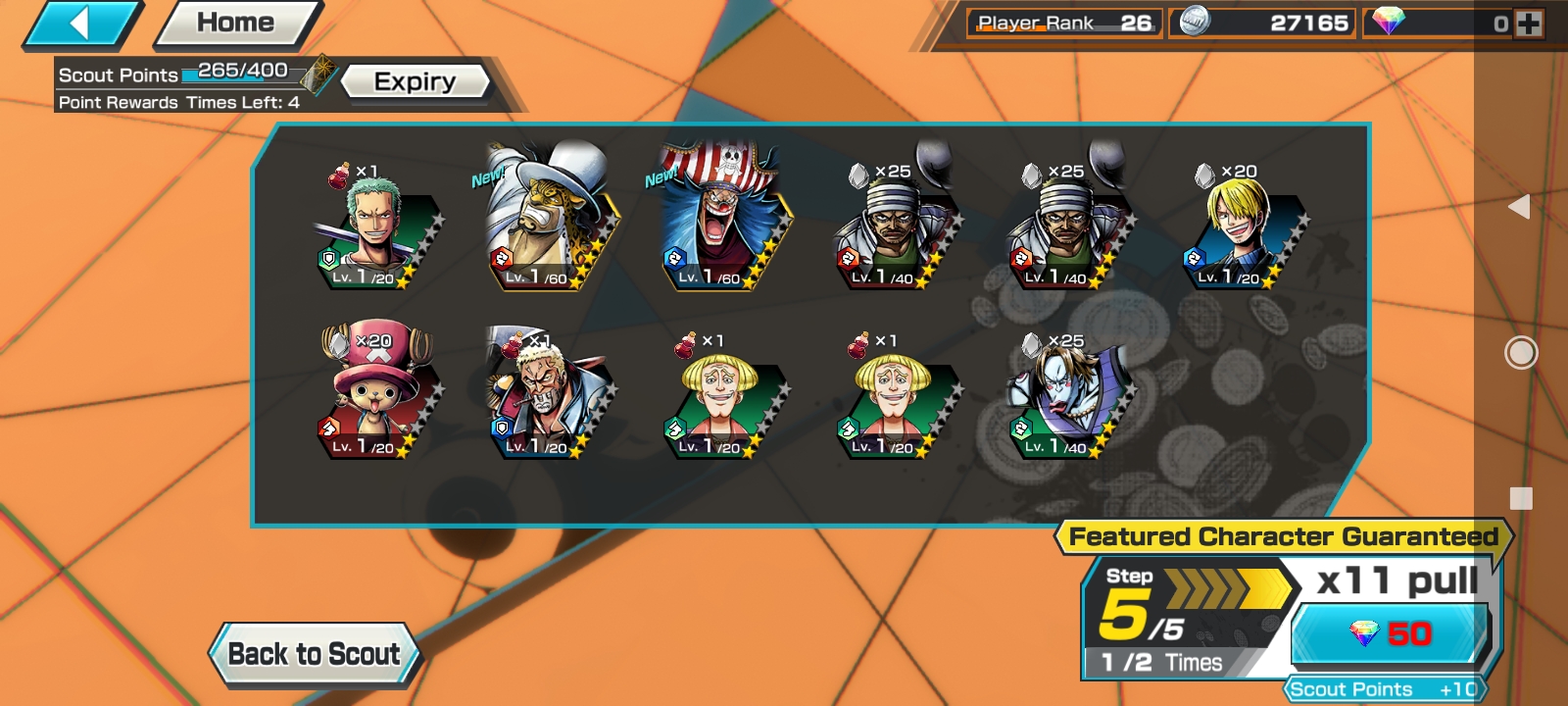This screenshot has width=1568, height=706.
Task: Tap the Android home circle
Action: coord(1521,352)
